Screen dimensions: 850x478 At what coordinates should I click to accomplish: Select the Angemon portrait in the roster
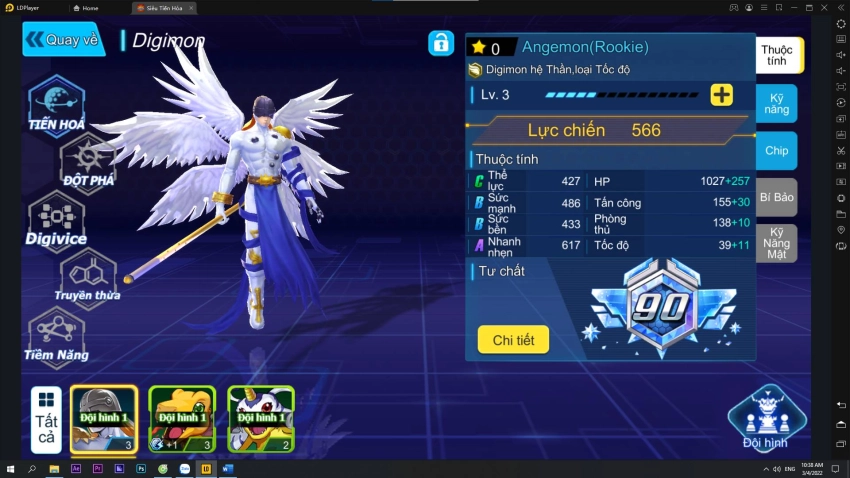pyautogui.click(x=104, y=418)
